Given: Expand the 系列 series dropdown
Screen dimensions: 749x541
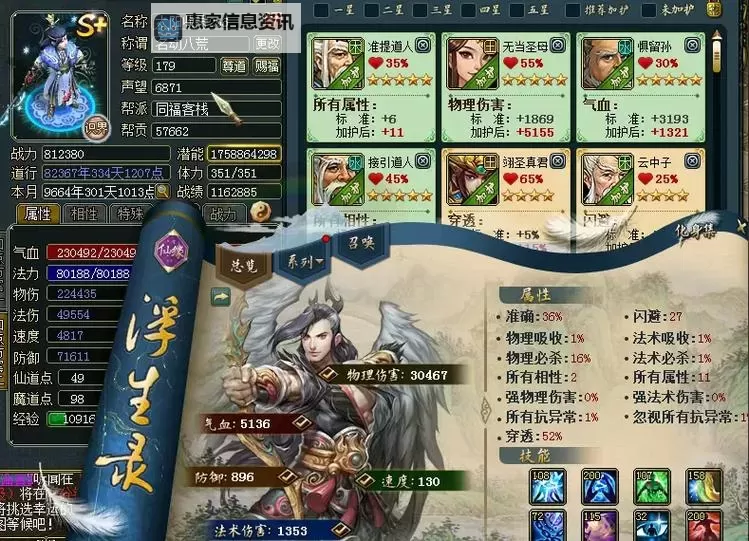Looking at the screenshot, I should click(x=302, y=262).
